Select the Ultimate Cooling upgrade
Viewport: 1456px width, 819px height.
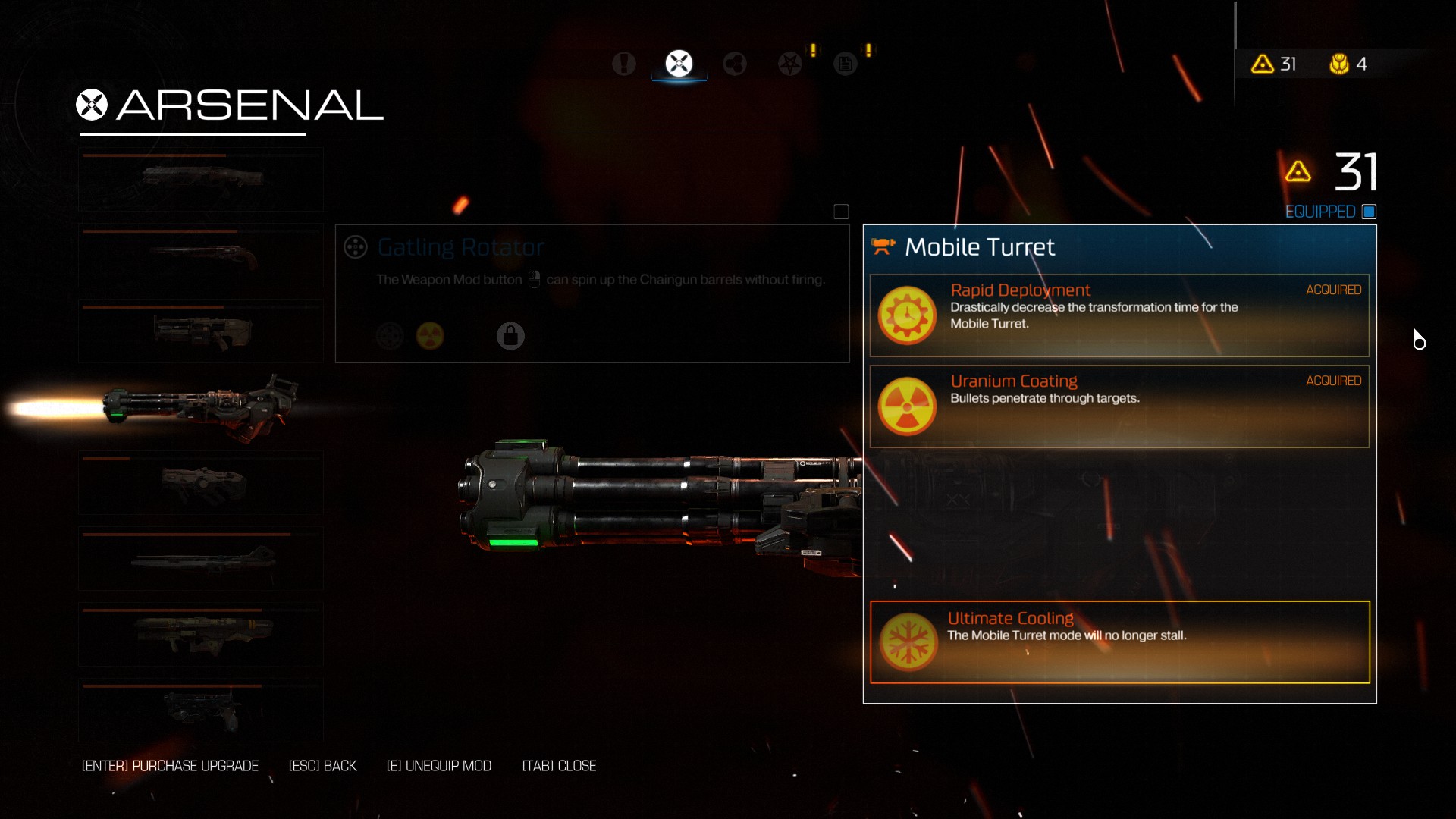(x=1119, y=642)
